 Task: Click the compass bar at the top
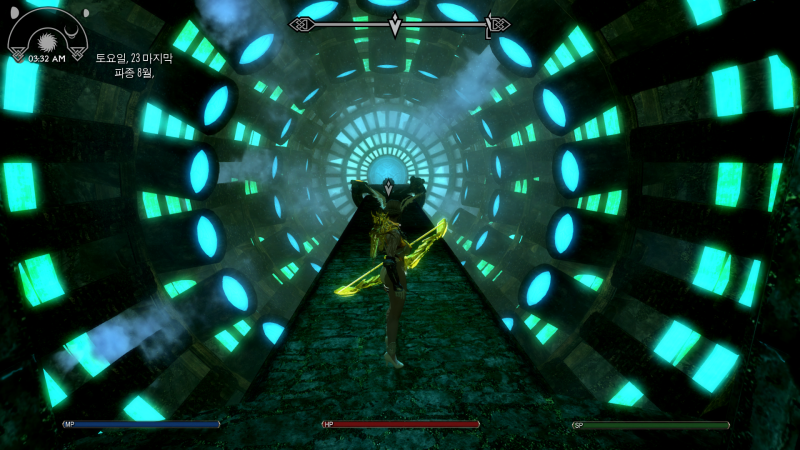tap(399, 24)
